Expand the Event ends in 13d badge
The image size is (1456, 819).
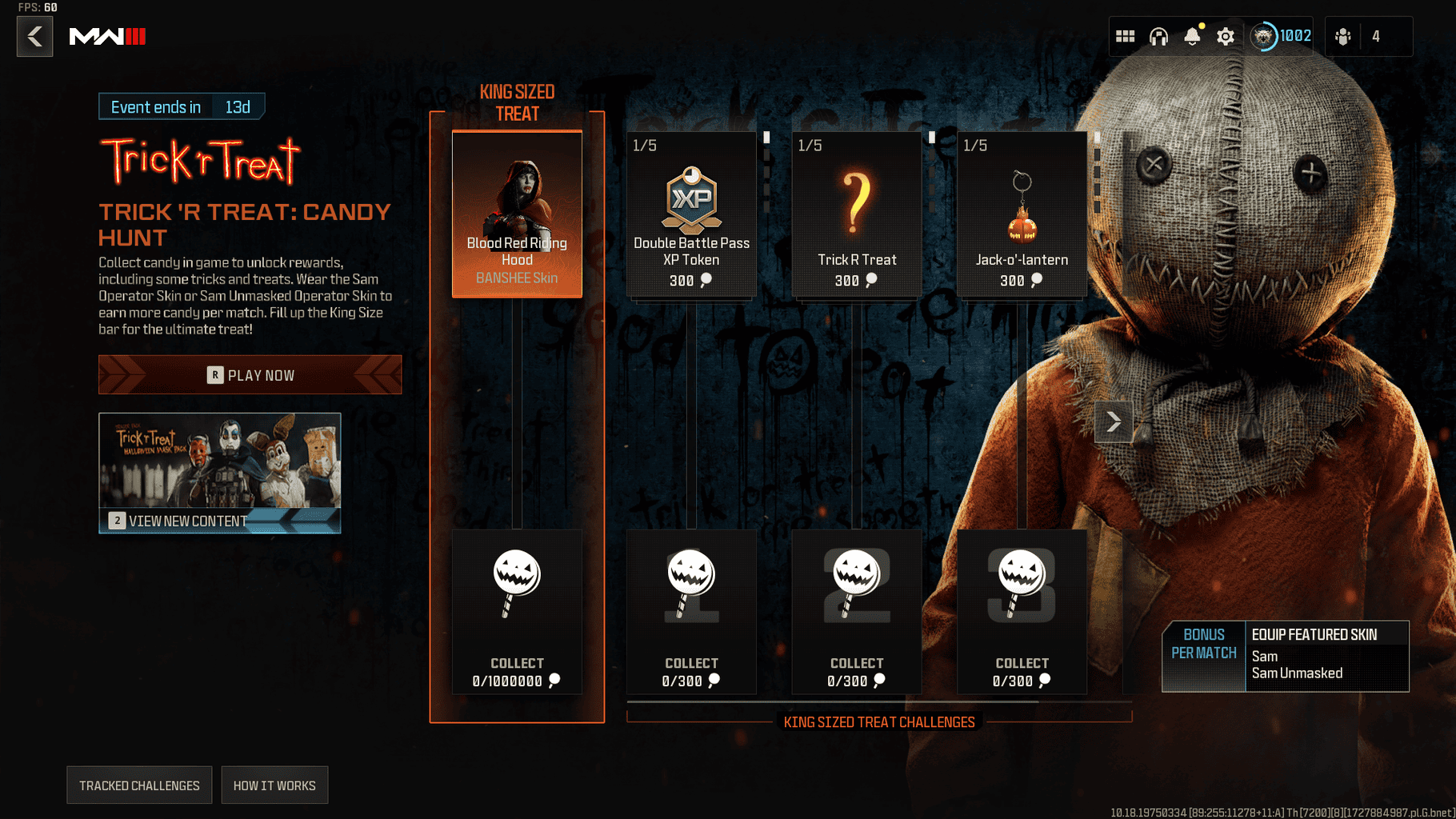(x=182, y=106)
